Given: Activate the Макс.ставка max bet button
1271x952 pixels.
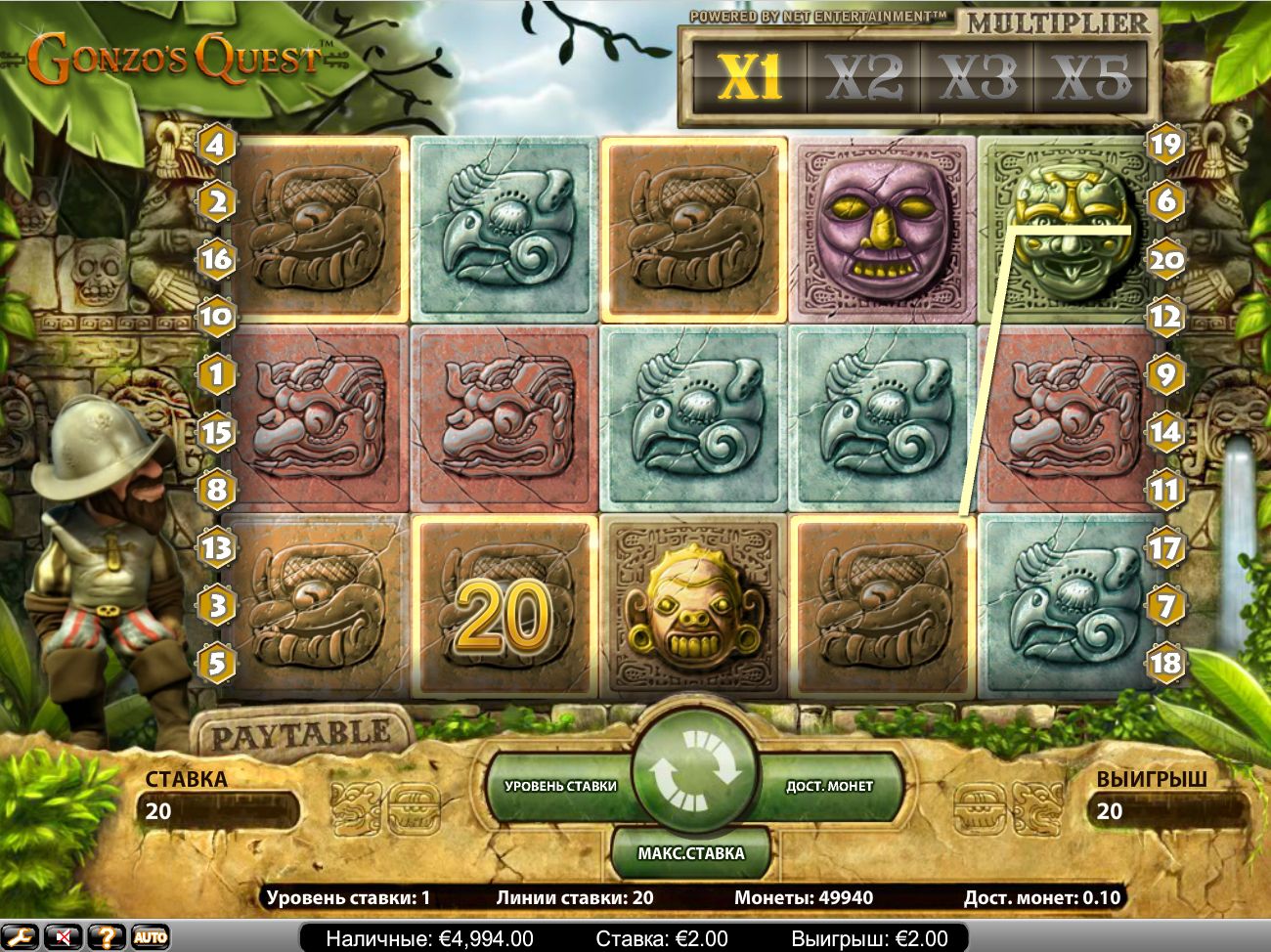Looking at the screenshot, I should click(691, 853).
